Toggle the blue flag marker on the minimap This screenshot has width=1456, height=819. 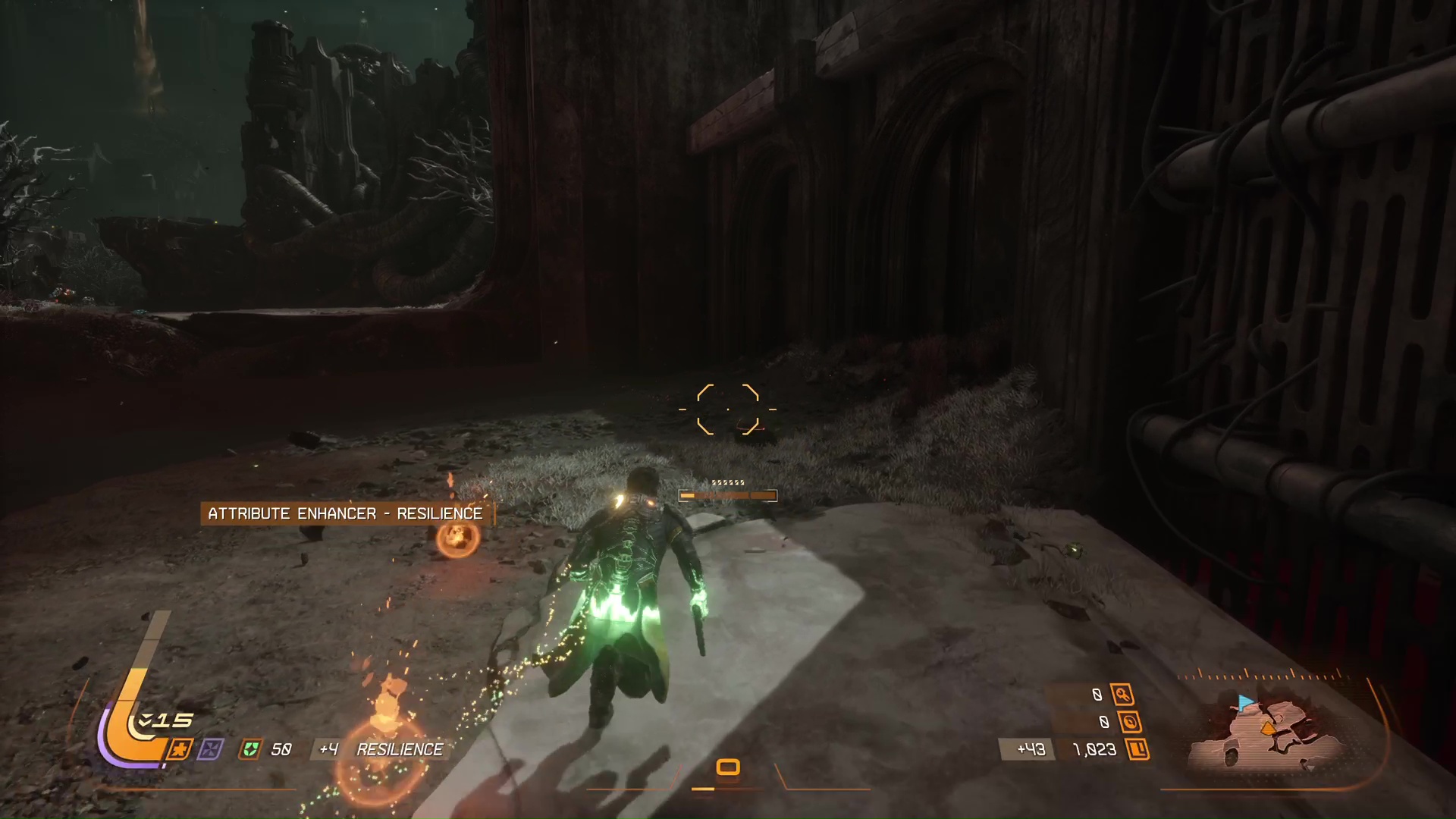[x=1244, y=702]
